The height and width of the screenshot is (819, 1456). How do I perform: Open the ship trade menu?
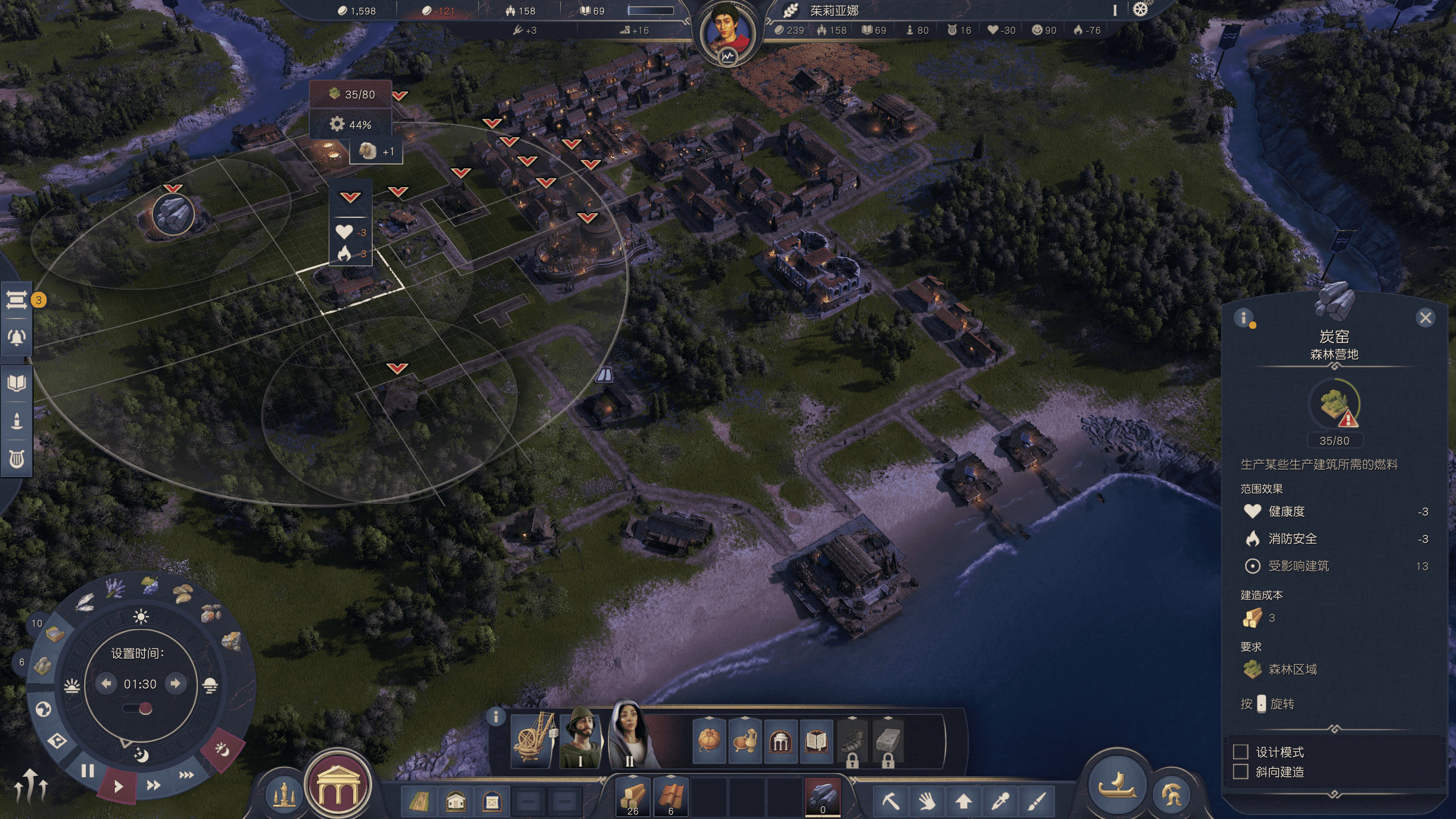[1117, 787]
